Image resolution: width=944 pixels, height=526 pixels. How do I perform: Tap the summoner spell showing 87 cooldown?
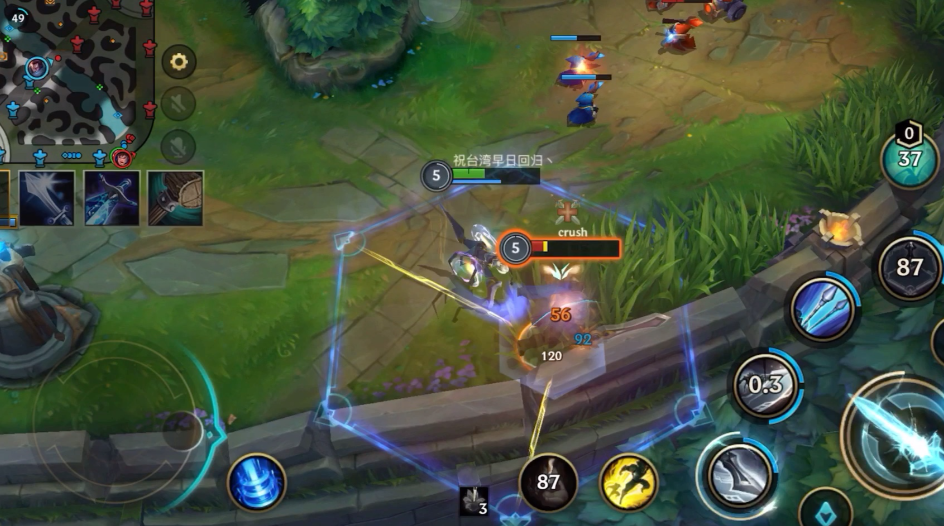pos(548,482)
